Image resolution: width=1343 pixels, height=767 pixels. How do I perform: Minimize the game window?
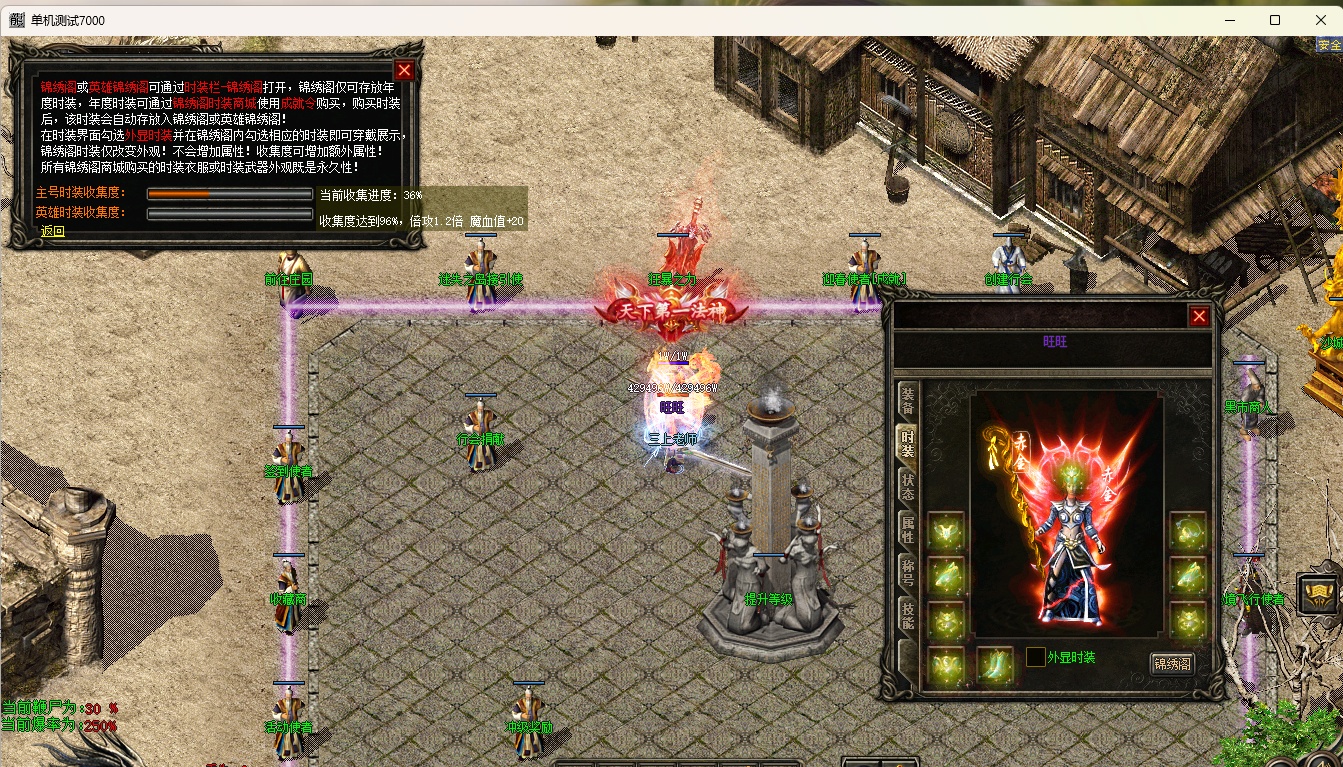[1229, 20]
